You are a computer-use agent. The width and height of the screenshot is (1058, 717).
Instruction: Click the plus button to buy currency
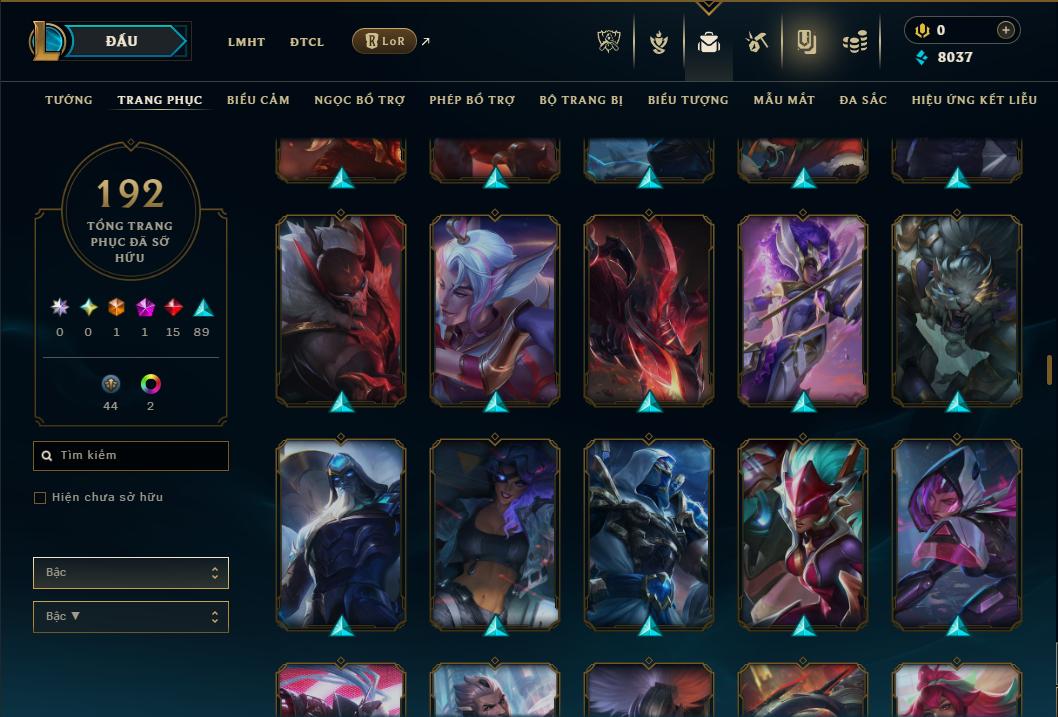point(1005,30)
